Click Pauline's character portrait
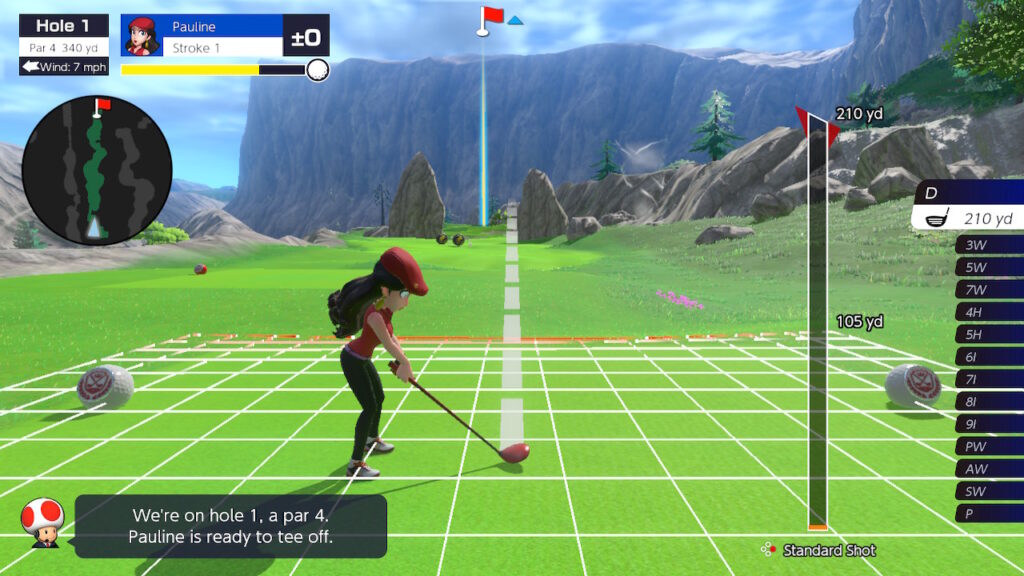 tap(142, 36)
